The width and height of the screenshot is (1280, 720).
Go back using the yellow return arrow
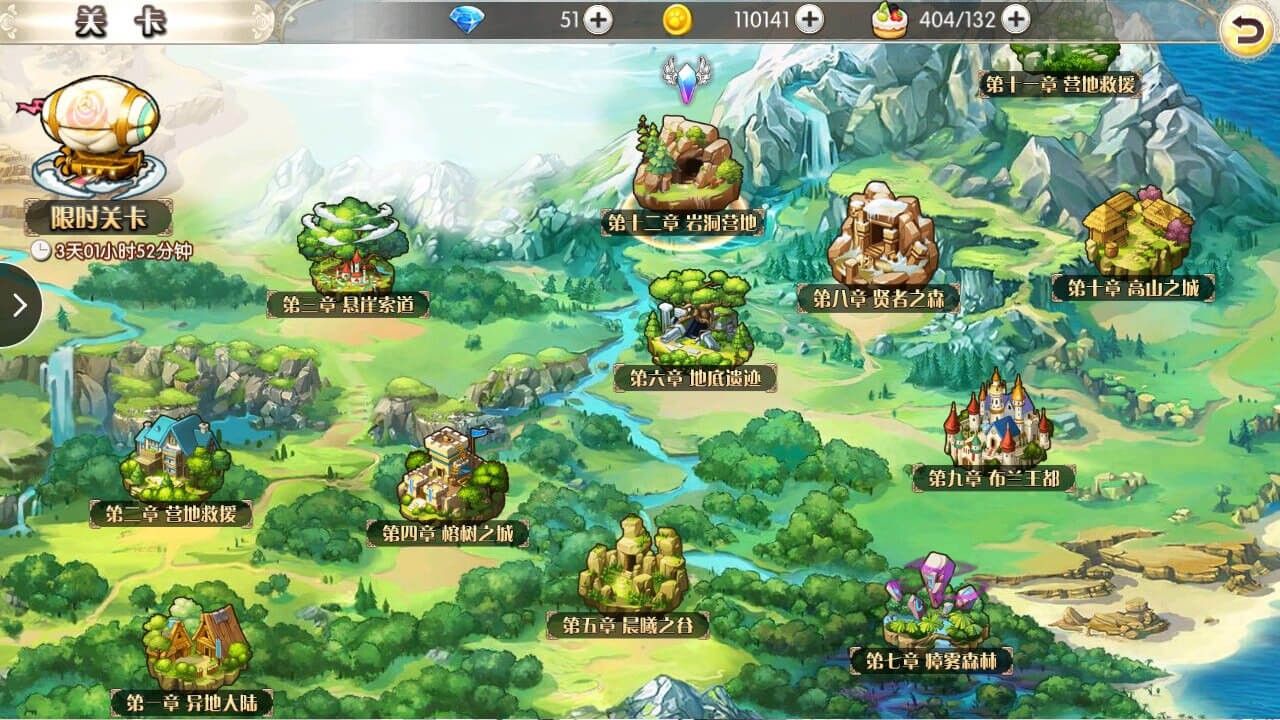click(1247, 30)
